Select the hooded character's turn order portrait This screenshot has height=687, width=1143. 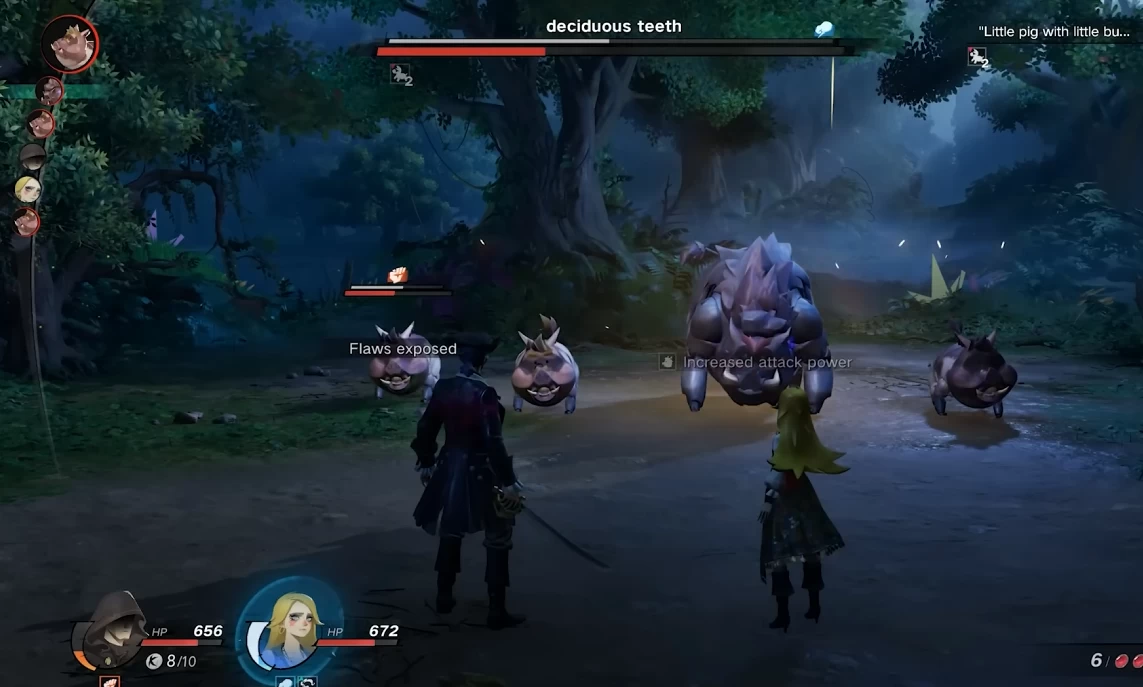click(33, 157)
